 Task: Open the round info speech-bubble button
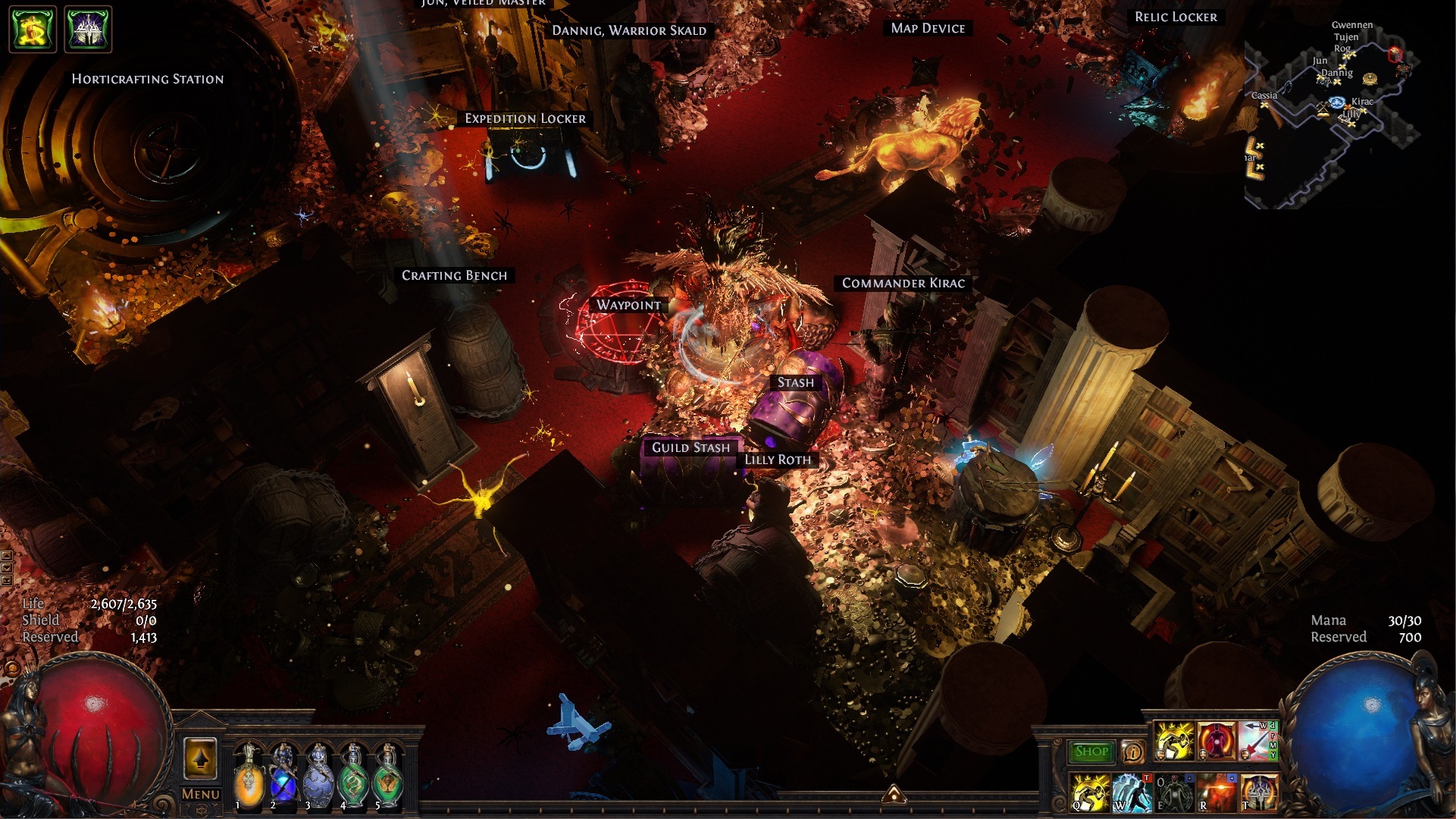[x=1133, y=752]
